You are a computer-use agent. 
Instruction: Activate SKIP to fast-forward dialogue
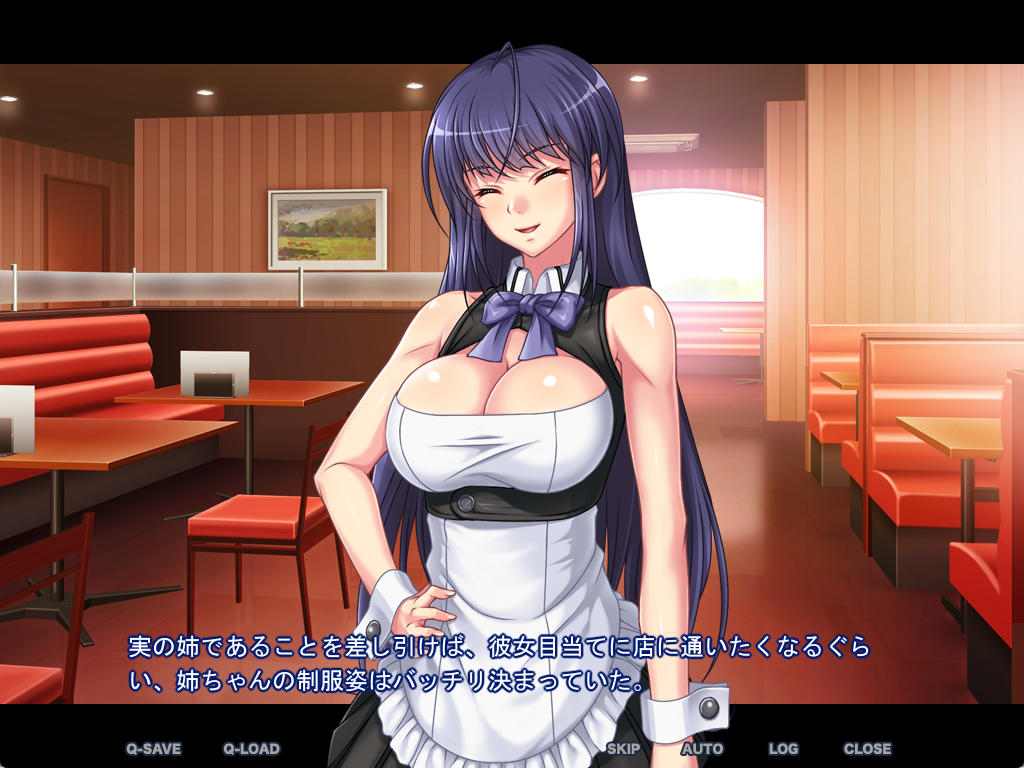(623, 748)
